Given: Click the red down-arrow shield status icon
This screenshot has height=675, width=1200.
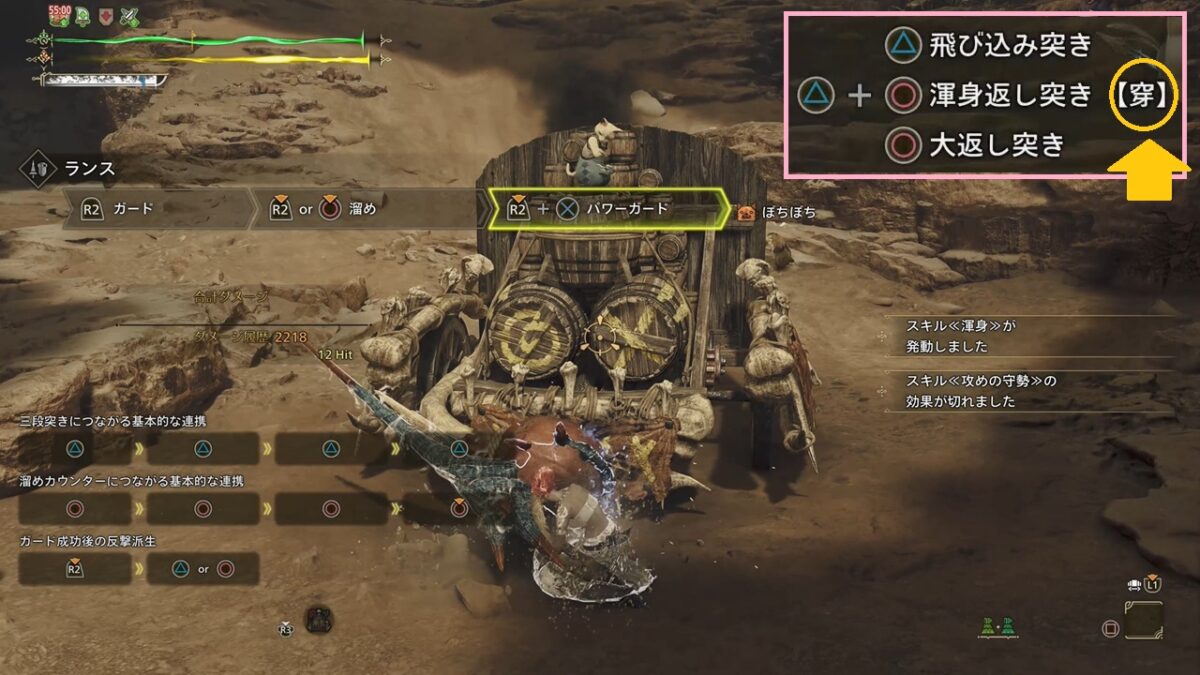Looking at the screenshot, I should pyautogui.click(x=106, y=15).
